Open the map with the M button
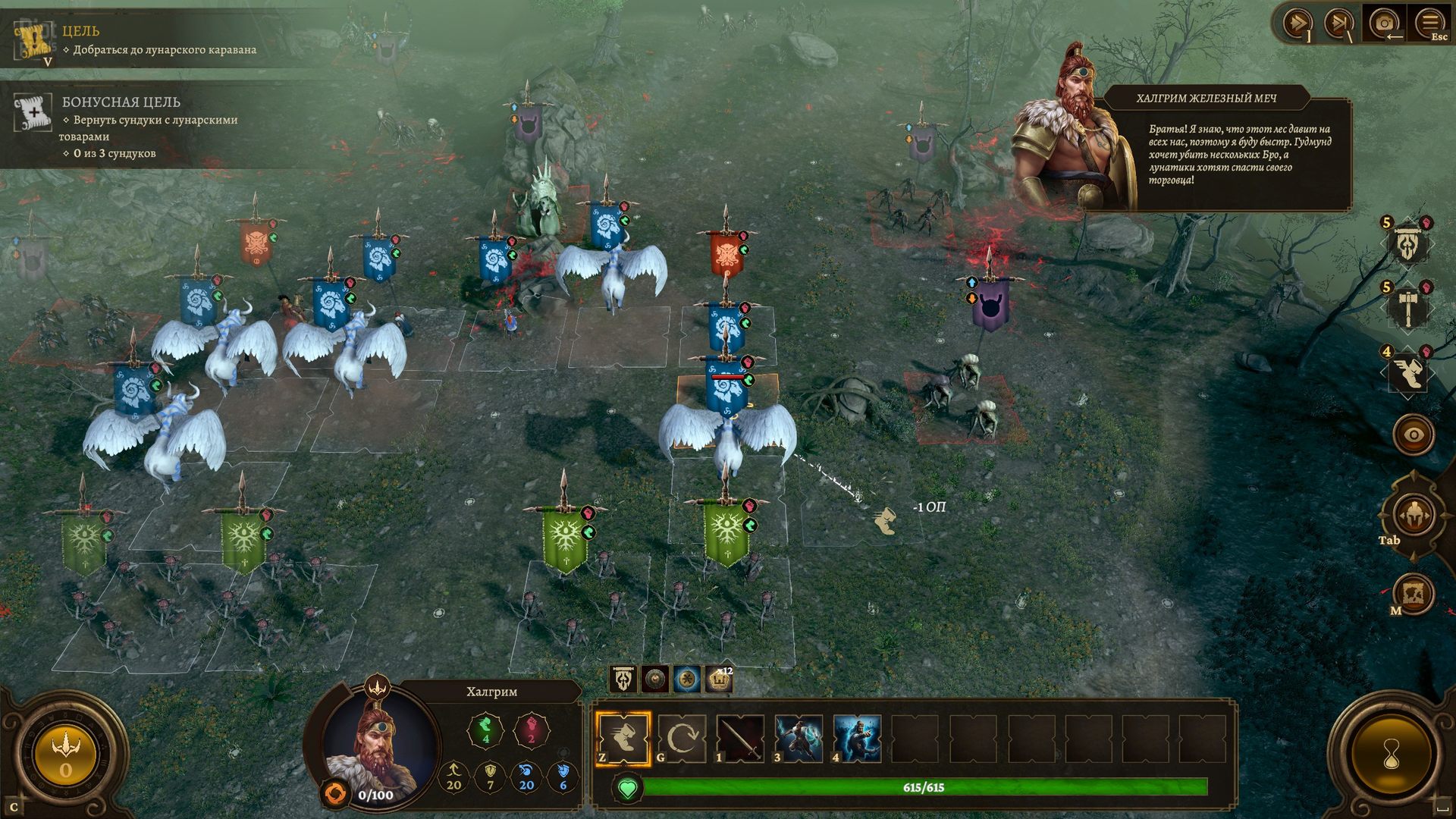This screenshot has width=1456, height=819. [1414, 593]
